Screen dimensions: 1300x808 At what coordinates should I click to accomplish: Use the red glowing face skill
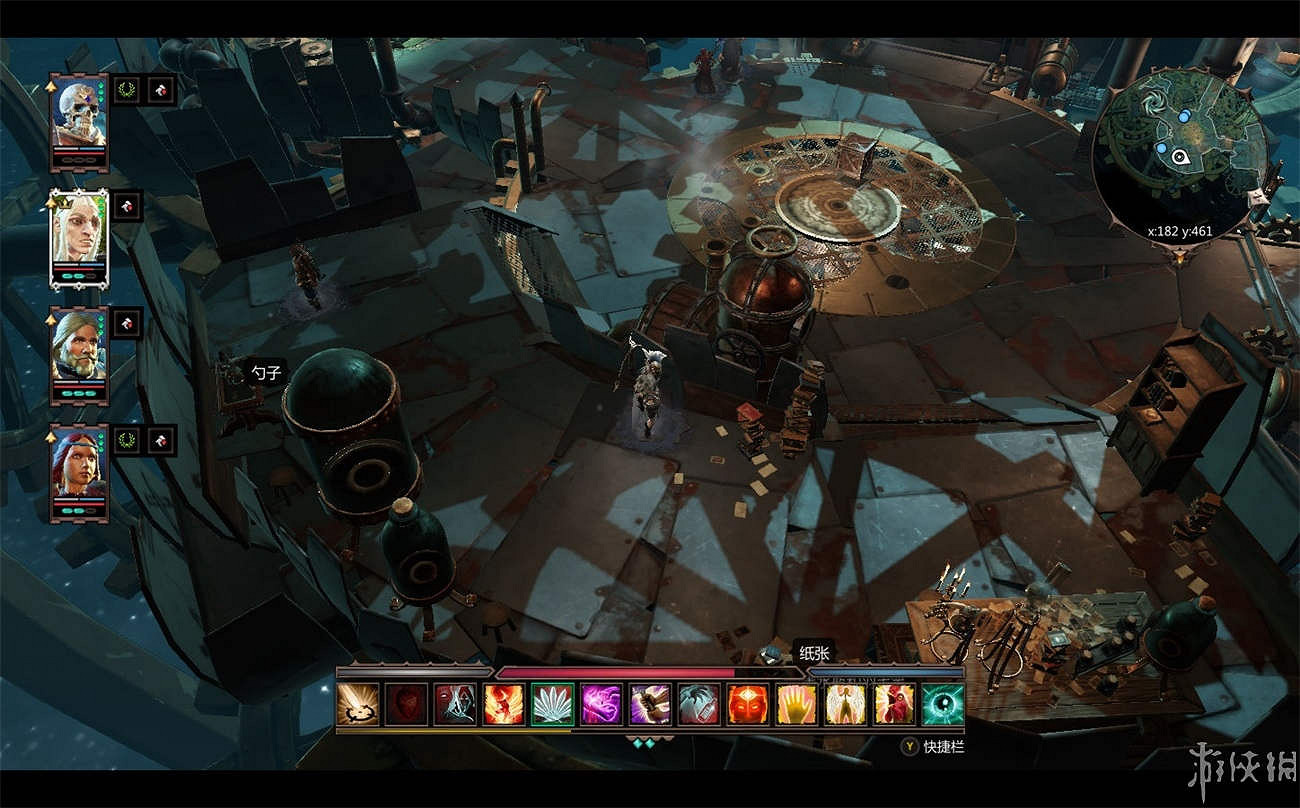click(x=748, y=704)
